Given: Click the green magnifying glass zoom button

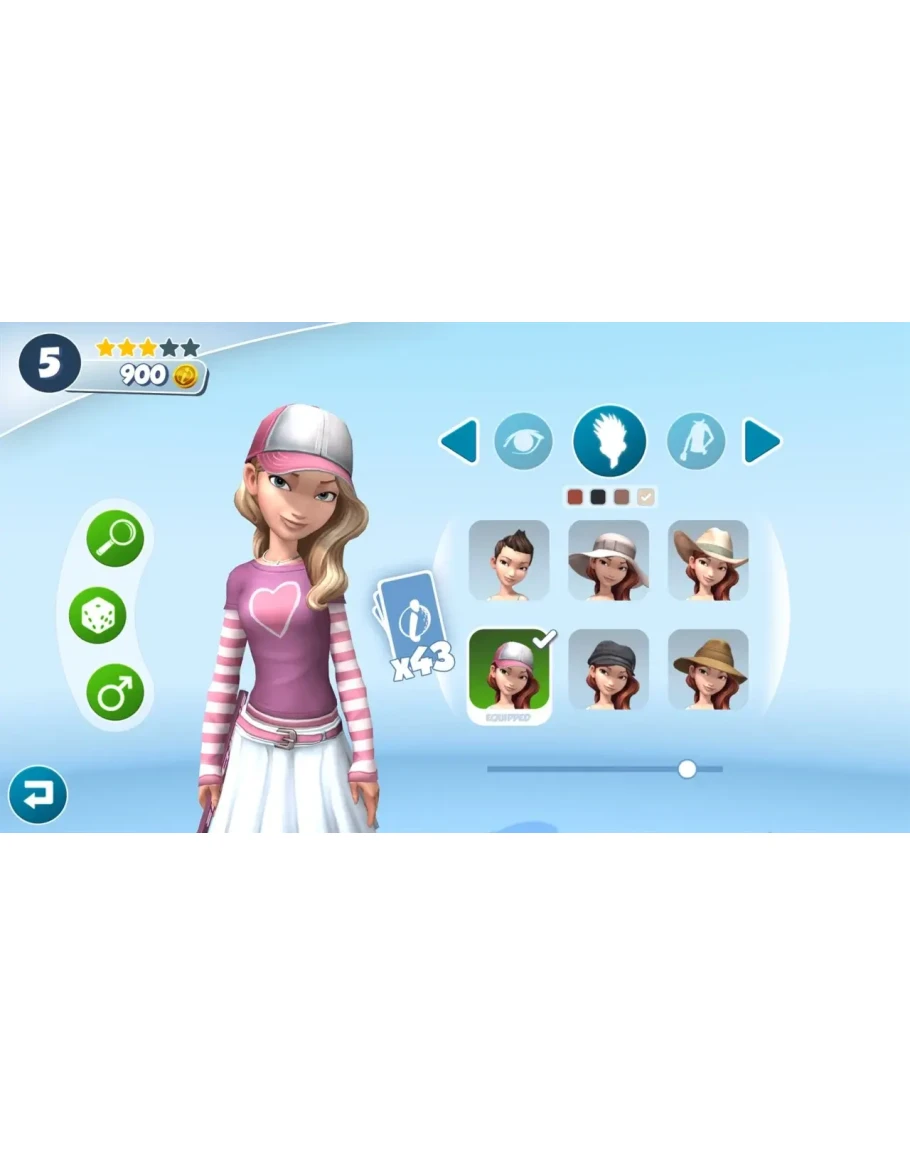Looking at the screenshot, I should pos(115,538).
